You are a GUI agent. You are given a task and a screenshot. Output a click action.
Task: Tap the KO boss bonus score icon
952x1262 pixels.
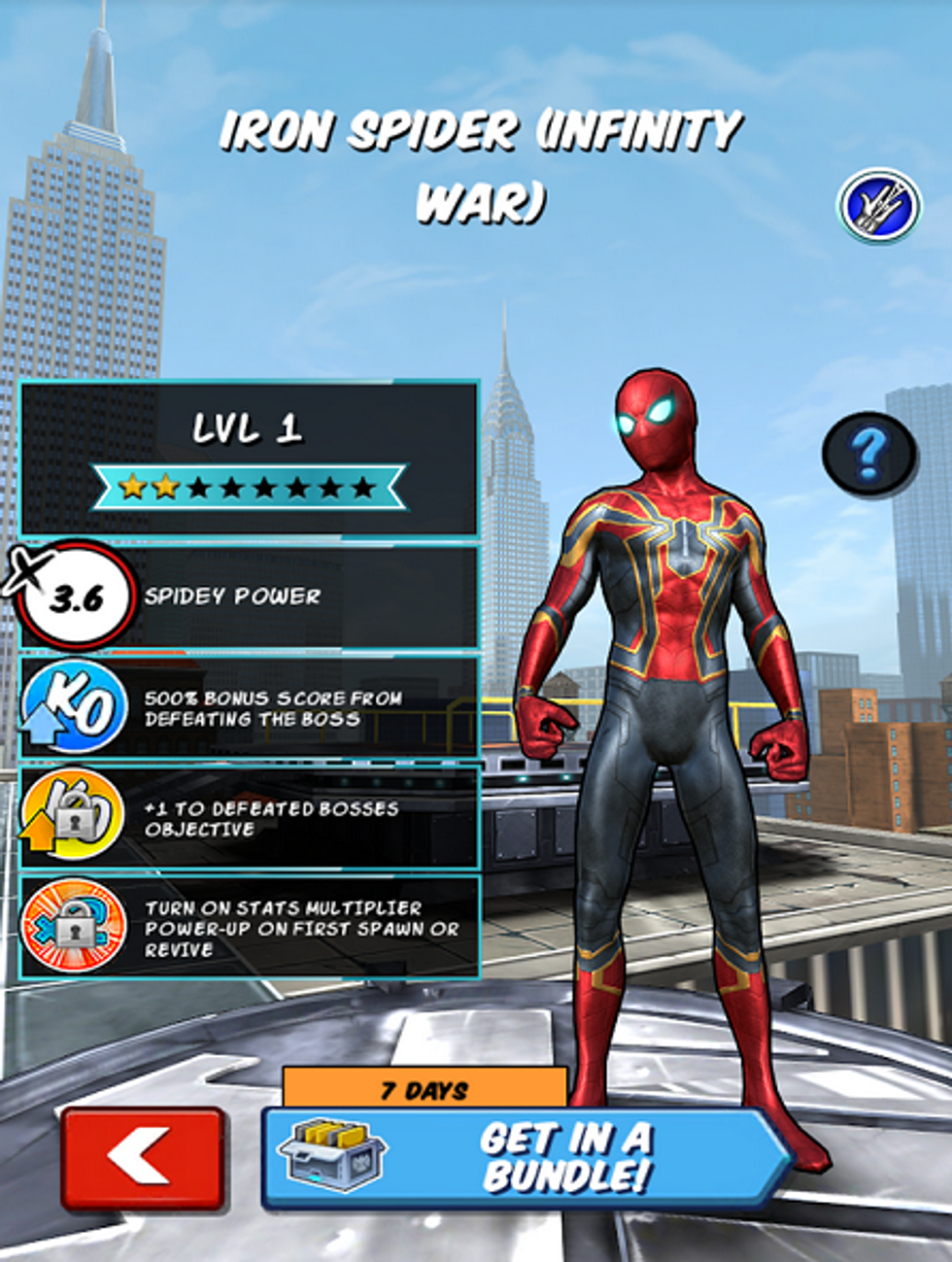click(x=74, y=706)
